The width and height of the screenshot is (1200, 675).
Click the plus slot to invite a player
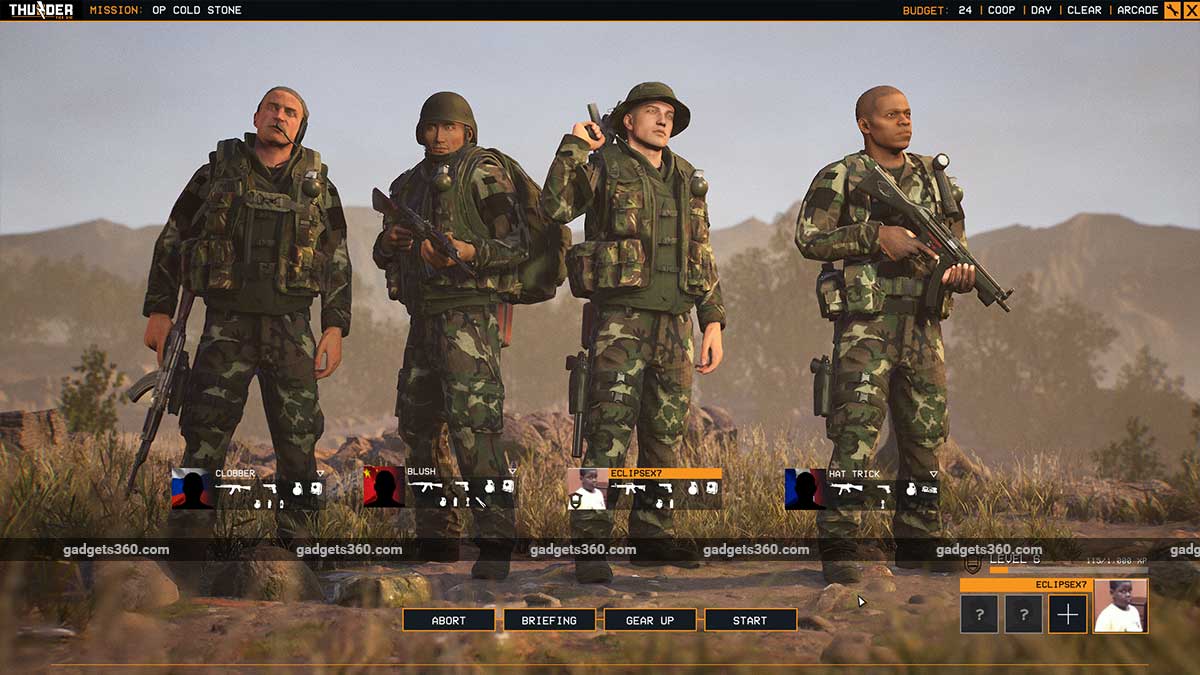(1067, 614)
